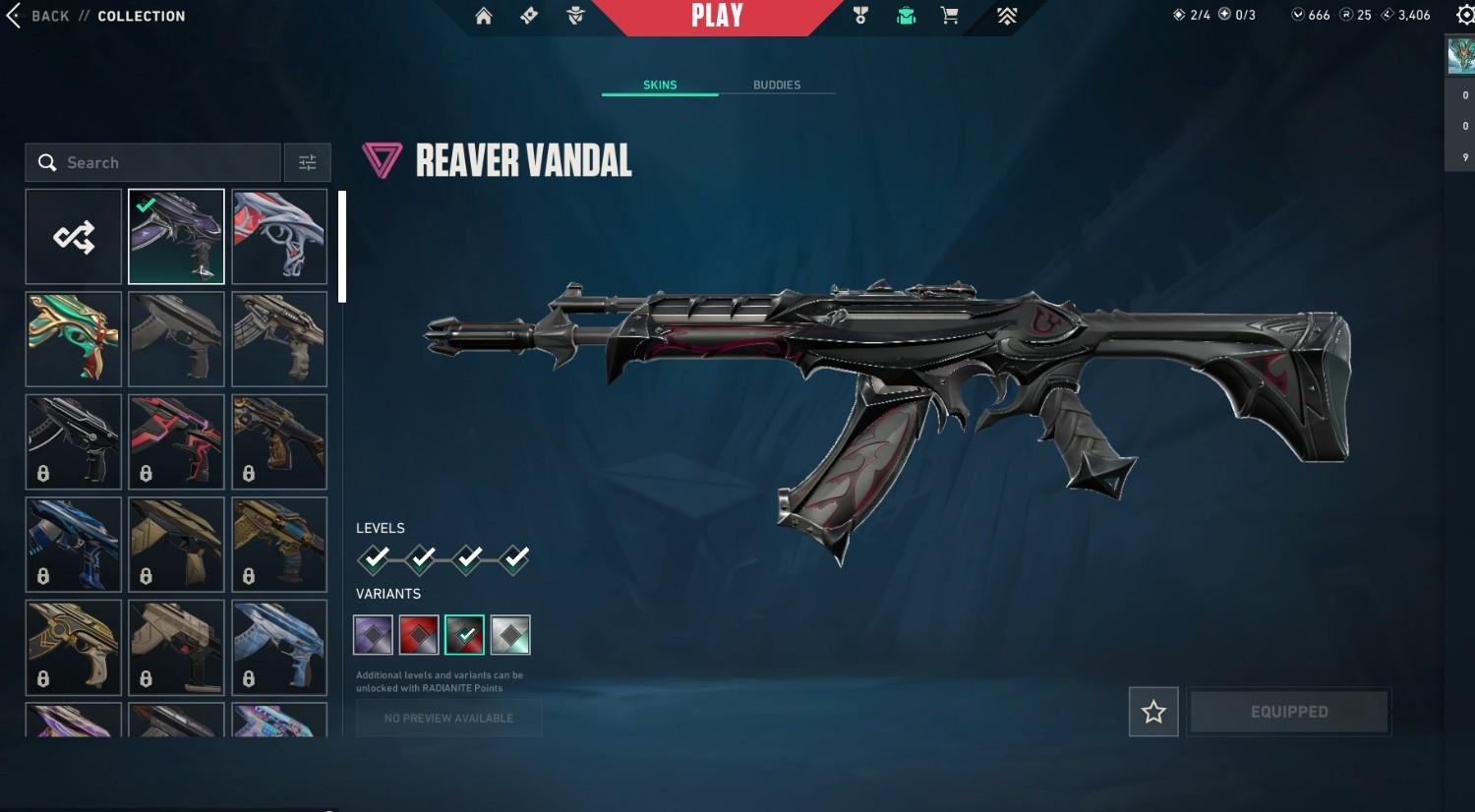Screen dimensions: 1475x812
Task: Click the first level checkmark node
Action: click(x=375, y=558)
